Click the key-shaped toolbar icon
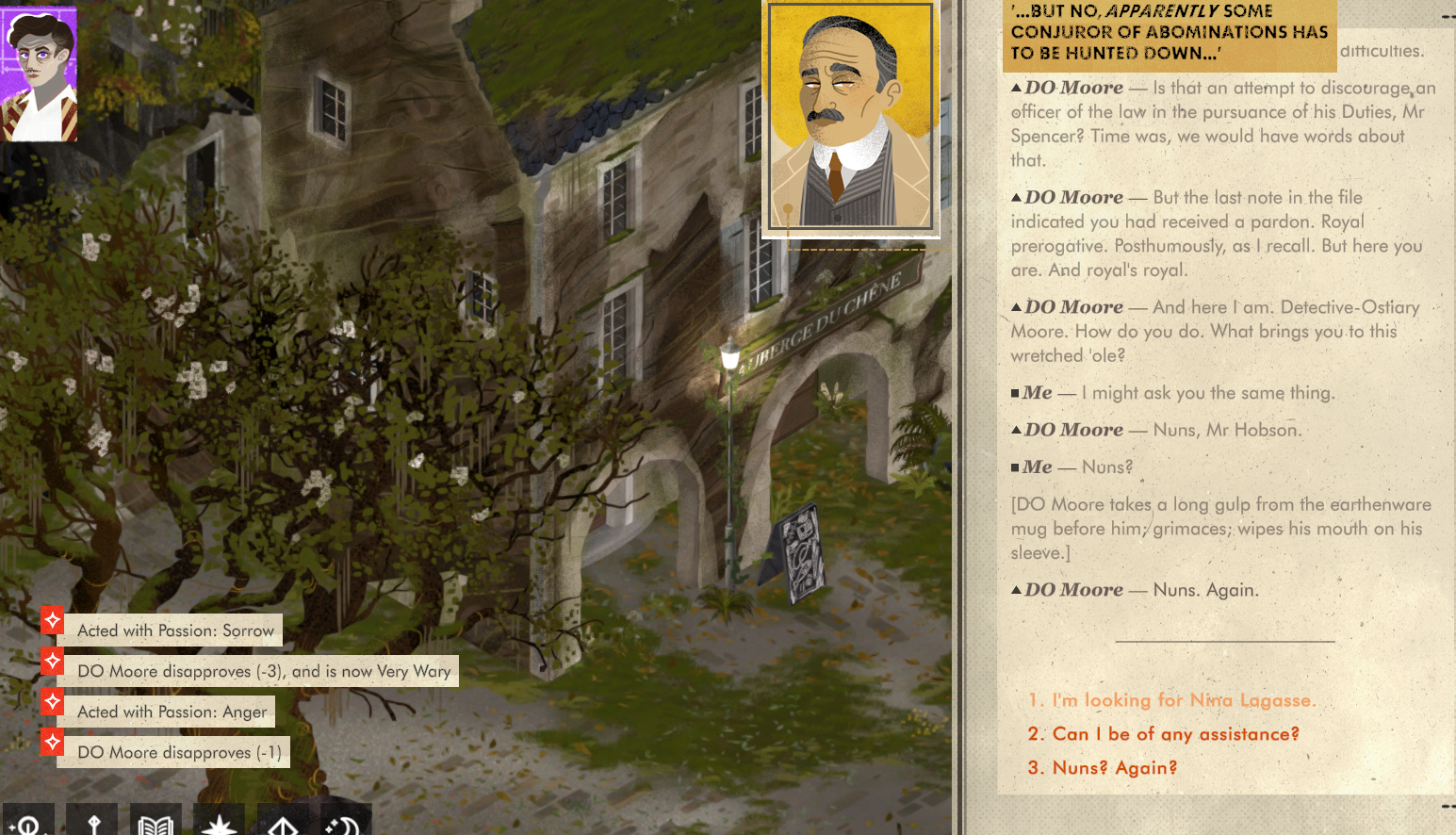Viewport: 1456px width, 835px height. click(93, 823)
